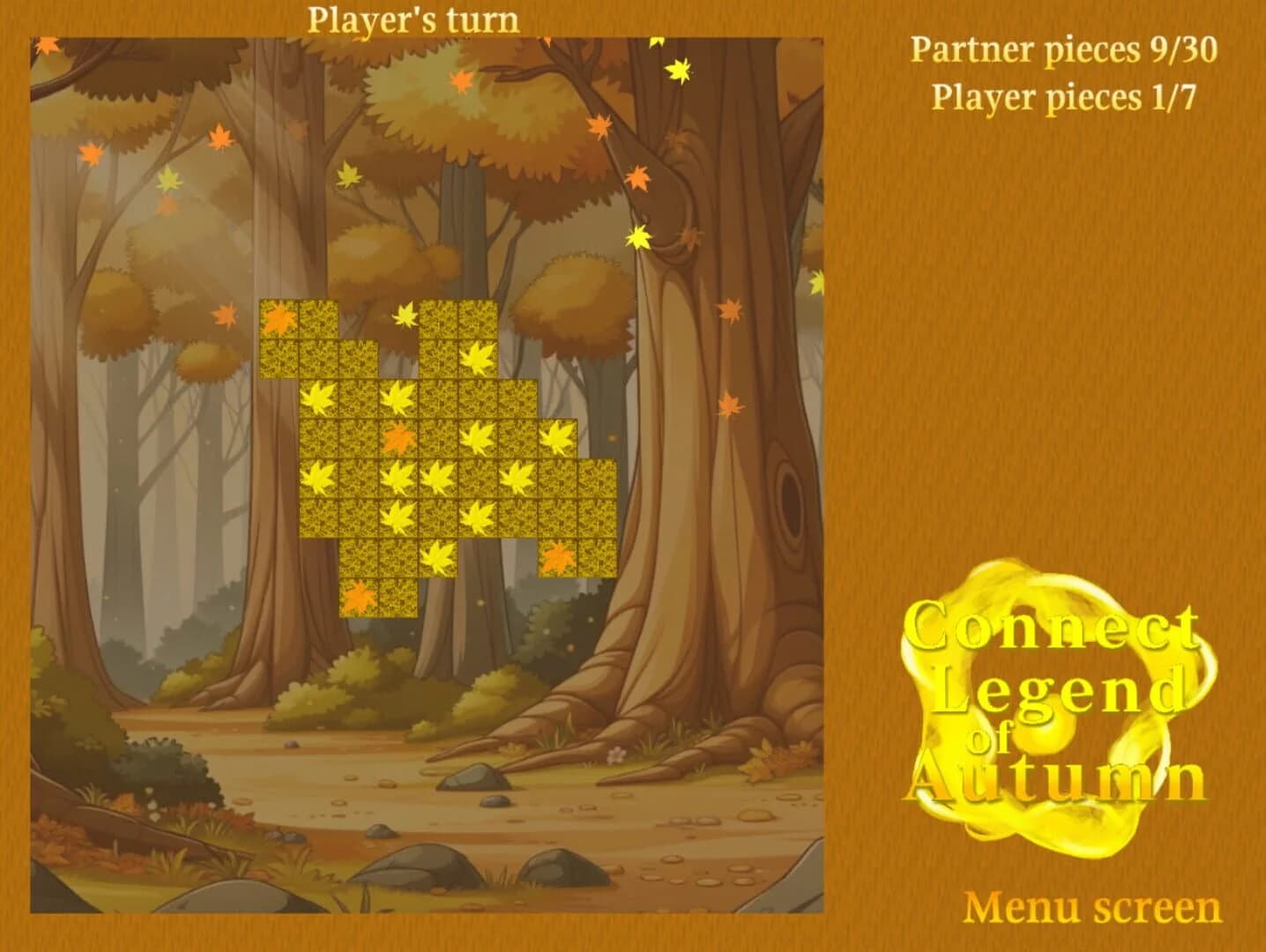Click the leftmost yellow leaf tile on the board
The image size is (1266, 952).
(x=320, y=399)
